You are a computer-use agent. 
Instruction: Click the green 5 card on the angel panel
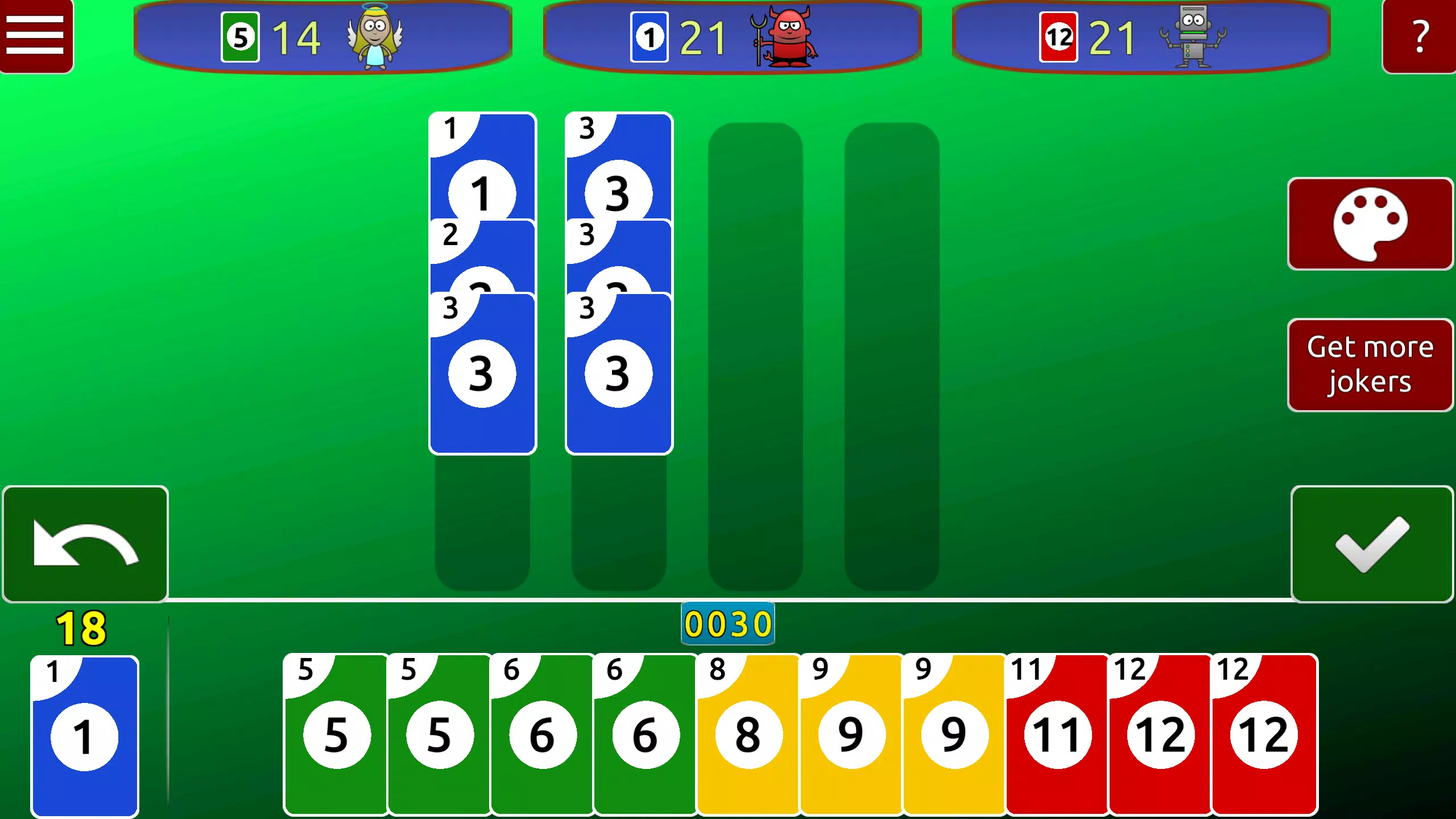click(x=239, y=38)
